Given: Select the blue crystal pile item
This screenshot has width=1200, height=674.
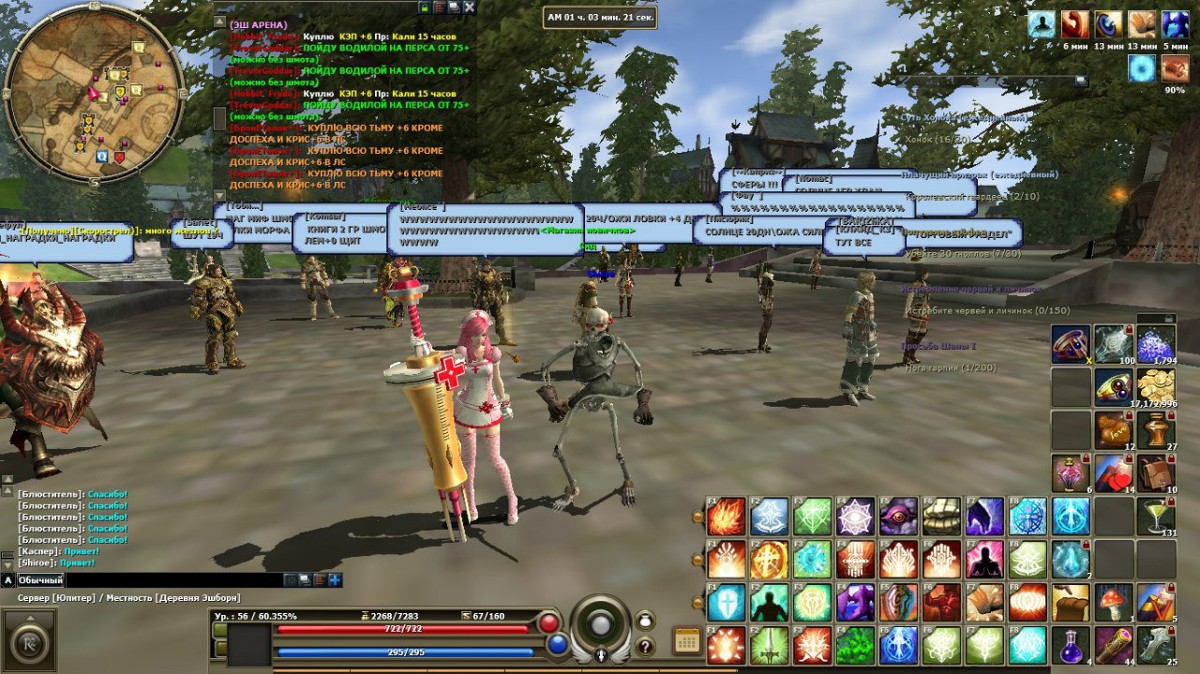Looking at the screenshot, I should pyautogui.click(x=1155, y=344).
